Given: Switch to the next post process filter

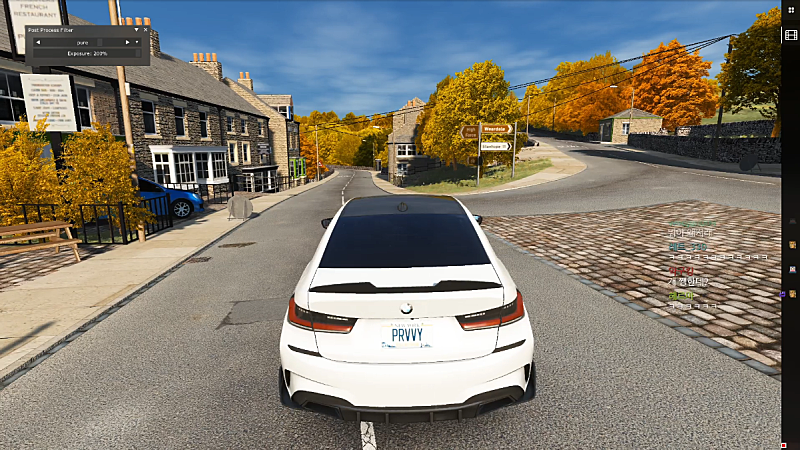Looking at the screenshot, I should click(127, 42).
